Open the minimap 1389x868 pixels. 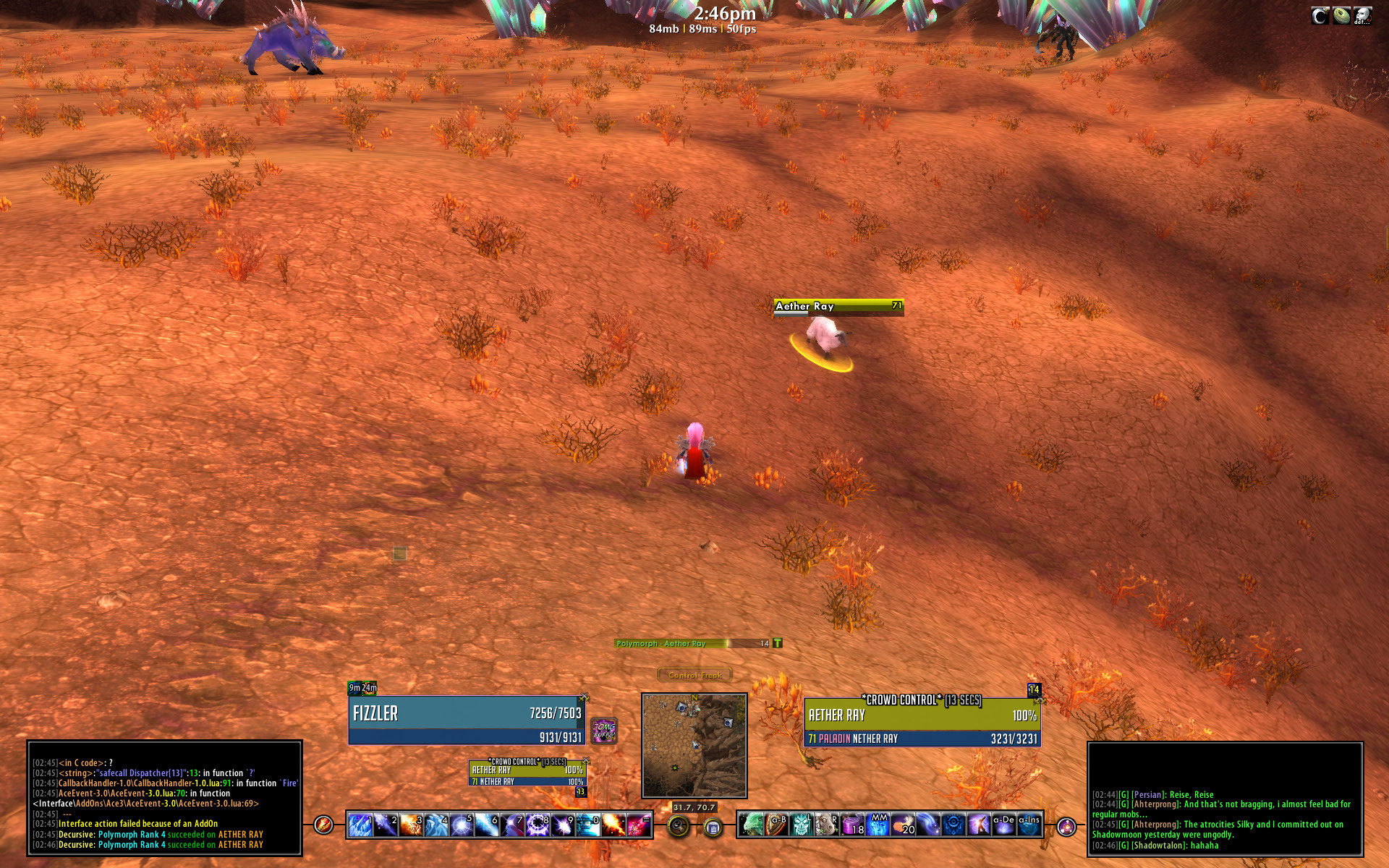[694, 745]
